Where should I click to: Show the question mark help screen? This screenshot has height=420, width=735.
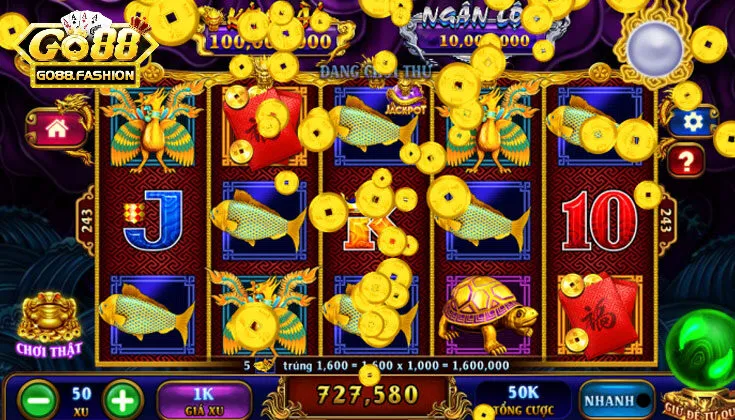coord(688,159)
